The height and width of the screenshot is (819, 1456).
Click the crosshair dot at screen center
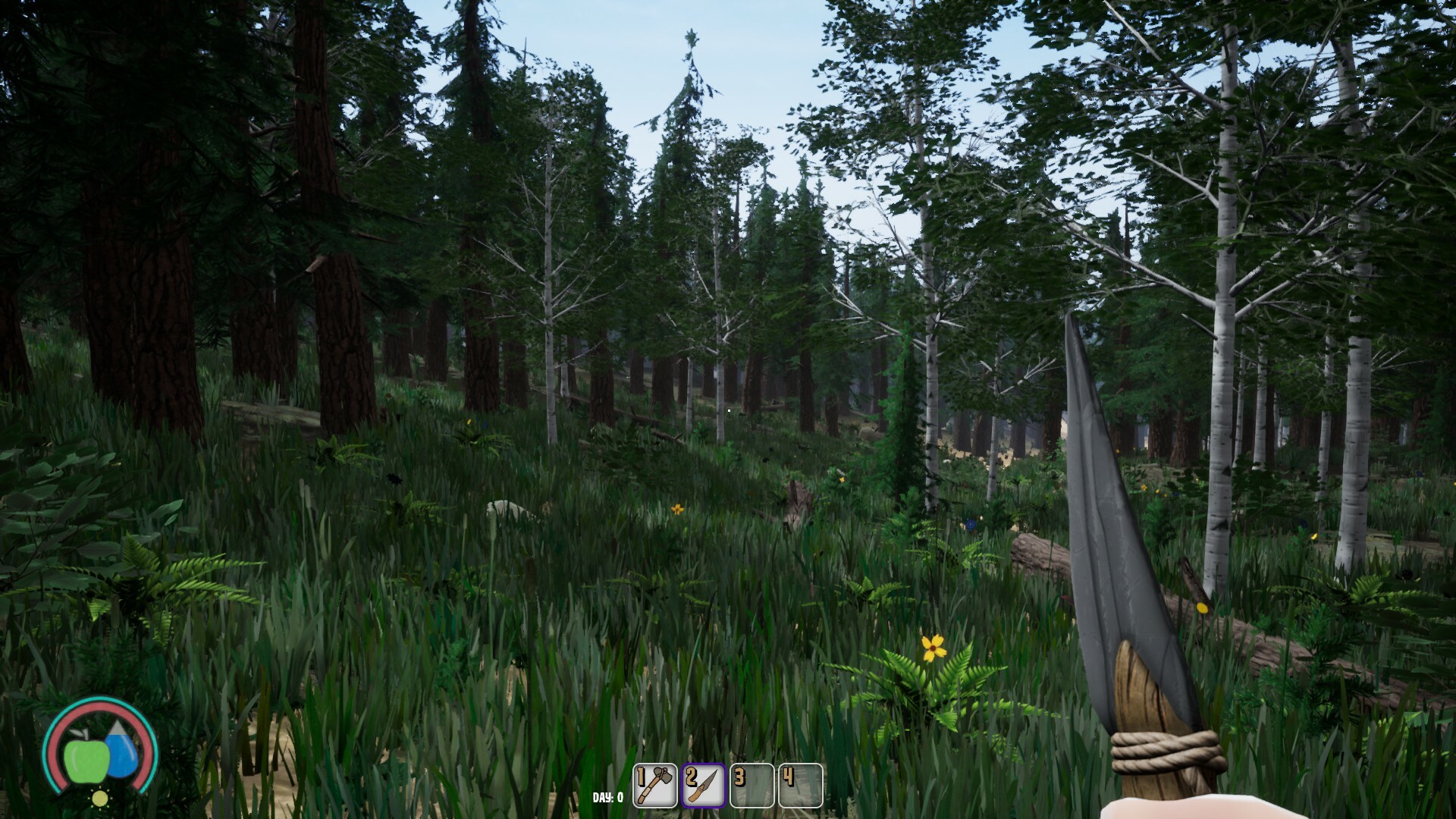(728, 409)
